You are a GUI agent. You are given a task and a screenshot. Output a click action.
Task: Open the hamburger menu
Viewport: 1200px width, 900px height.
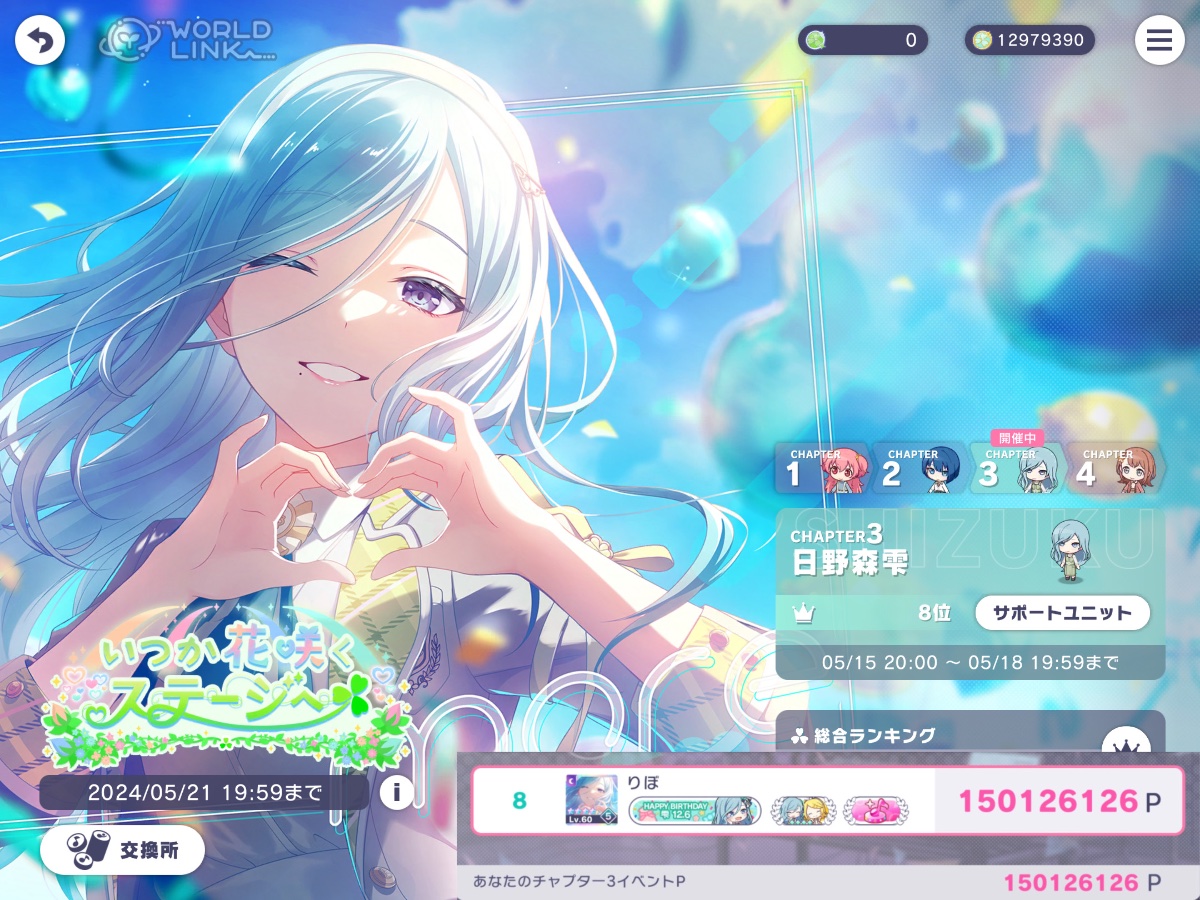[1159, 41]
